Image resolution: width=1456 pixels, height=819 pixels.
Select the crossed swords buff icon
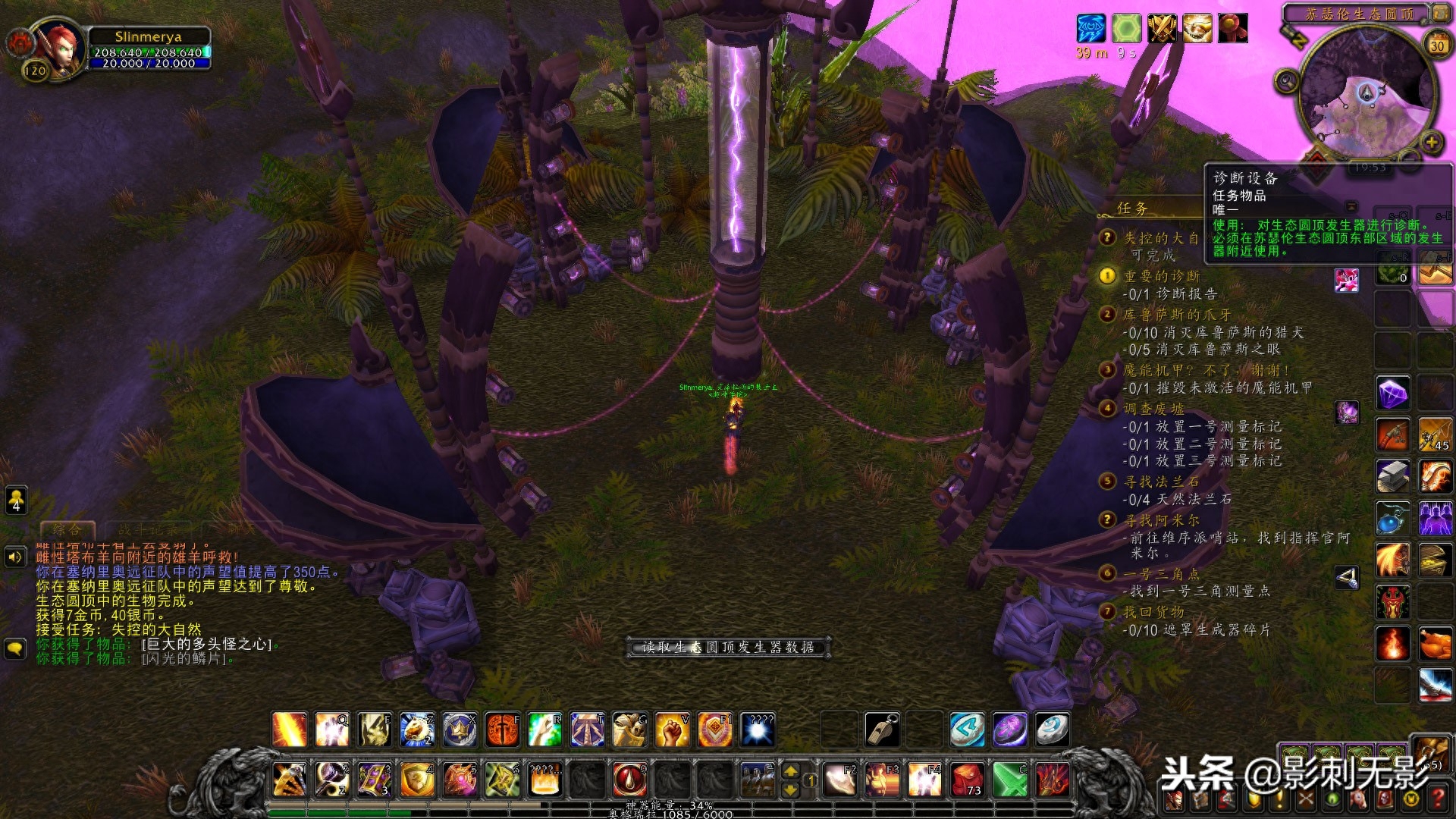click(1161, 29)
